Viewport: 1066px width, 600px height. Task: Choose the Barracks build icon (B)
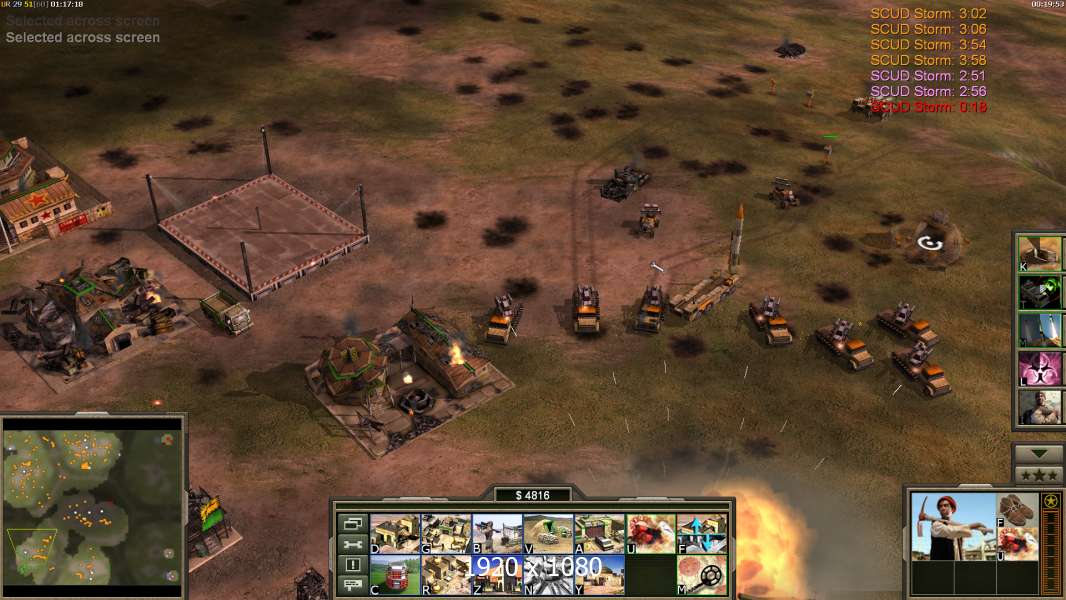[x=497, y=534]
